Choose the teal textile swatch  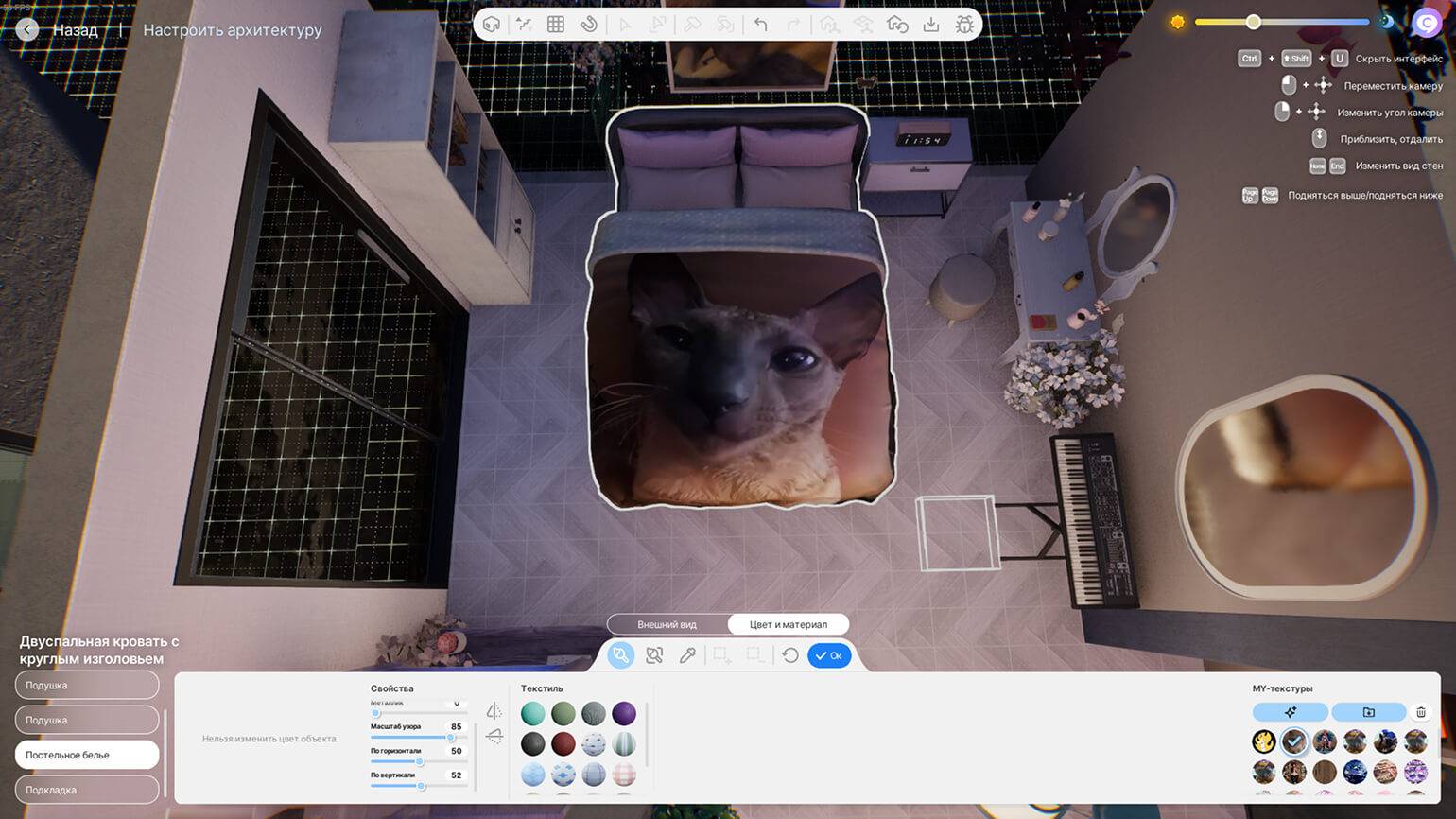click(533, 713)
